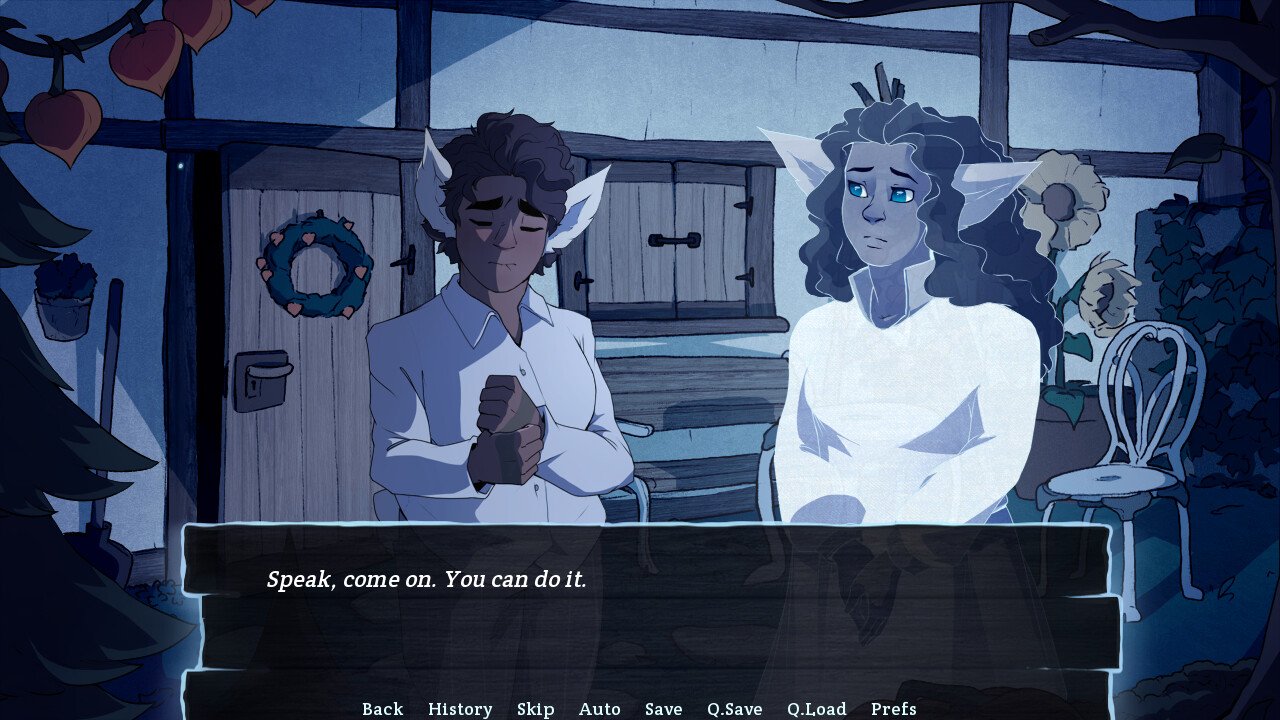The image size is (1280, 720).
Task: Click Back to rewind to previous line
Action: (382, 708)
